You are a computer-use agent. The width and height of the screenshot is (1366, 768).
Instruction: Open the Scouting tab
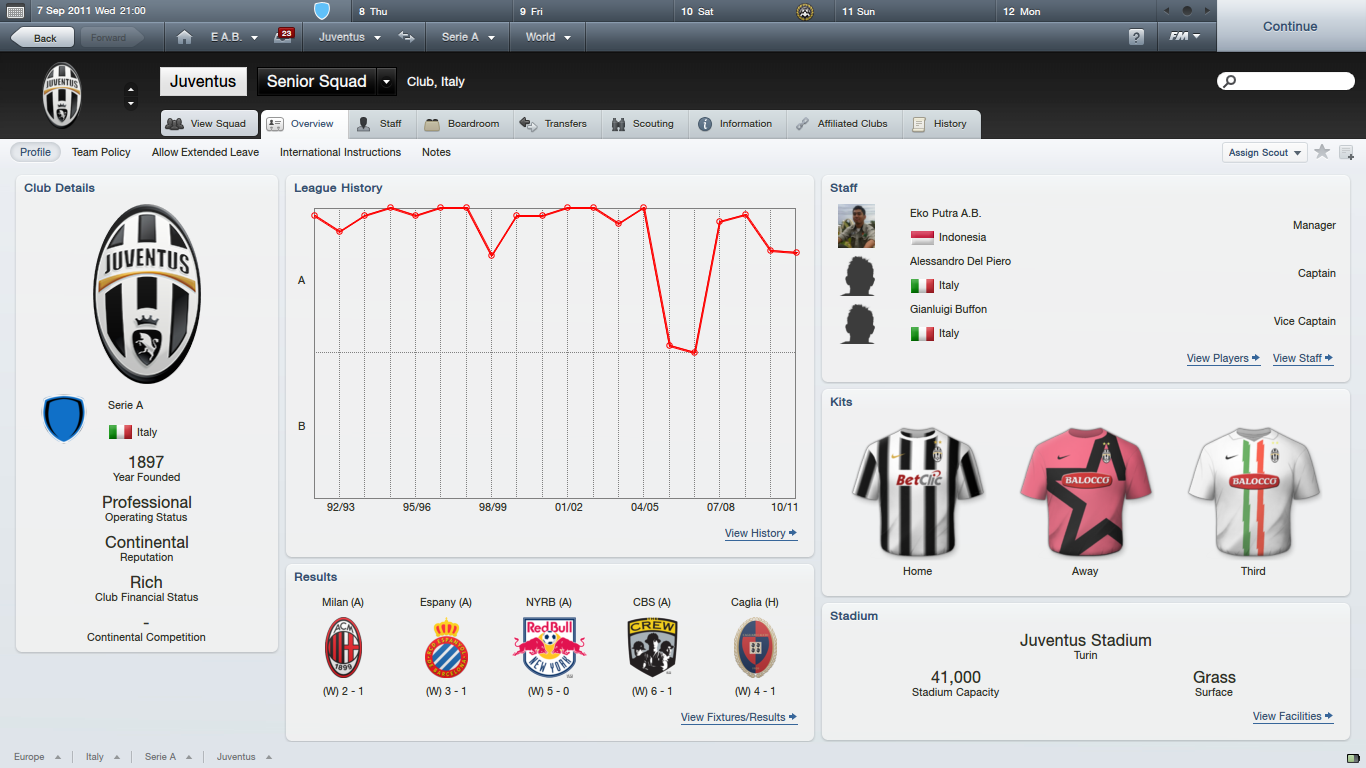click(643, 124)
